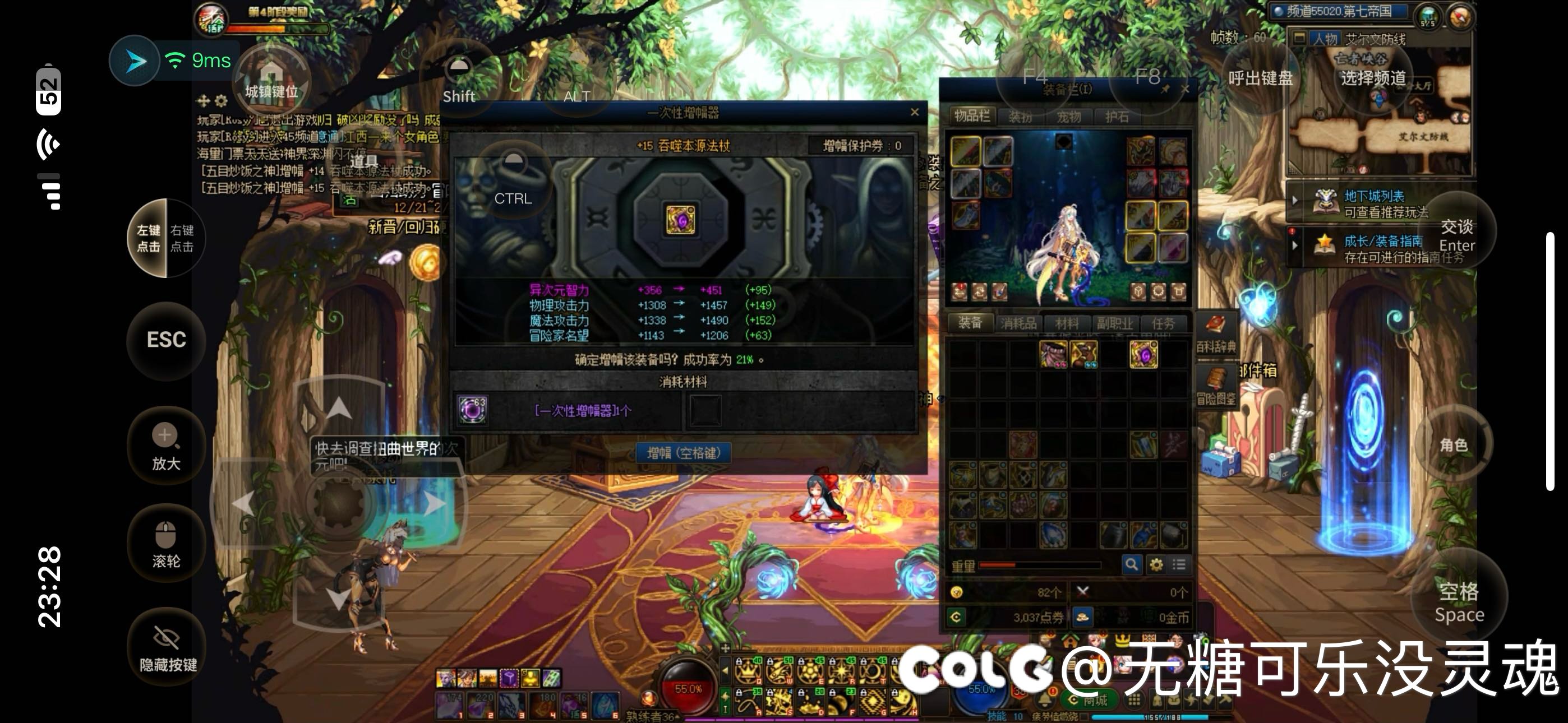Switch to the 装扮 avatar tab
This screenshot has height=723, width=1568.
[x=1020, y=116]
